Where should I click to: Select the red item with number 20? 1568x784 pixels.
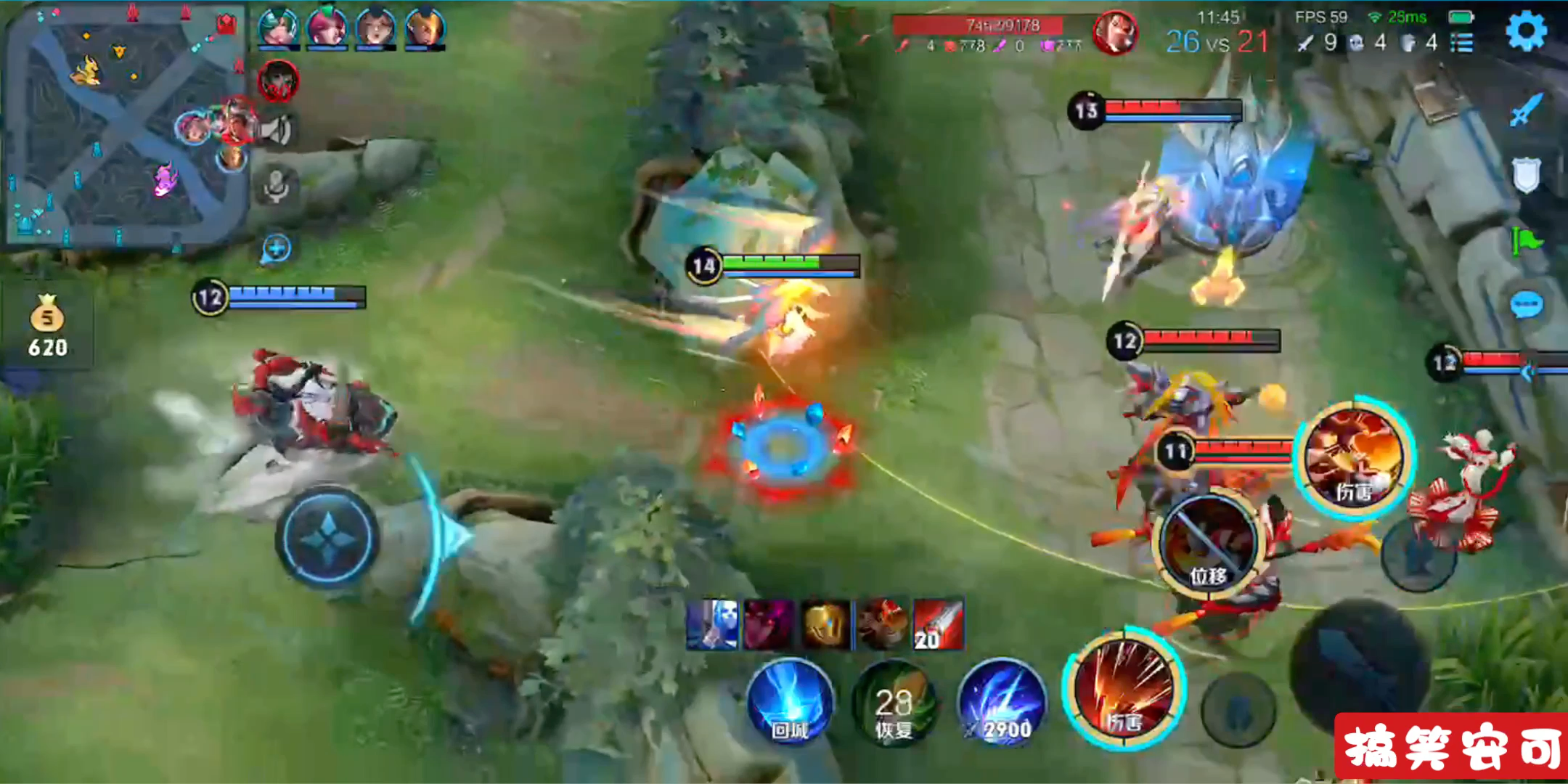[938, 624]
